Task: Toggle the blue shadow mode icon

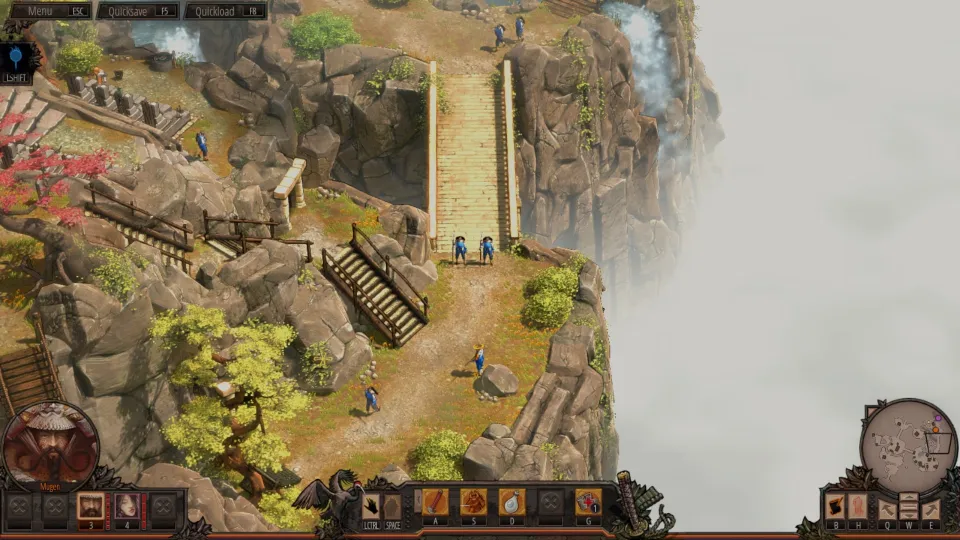Action: [17, 58]
